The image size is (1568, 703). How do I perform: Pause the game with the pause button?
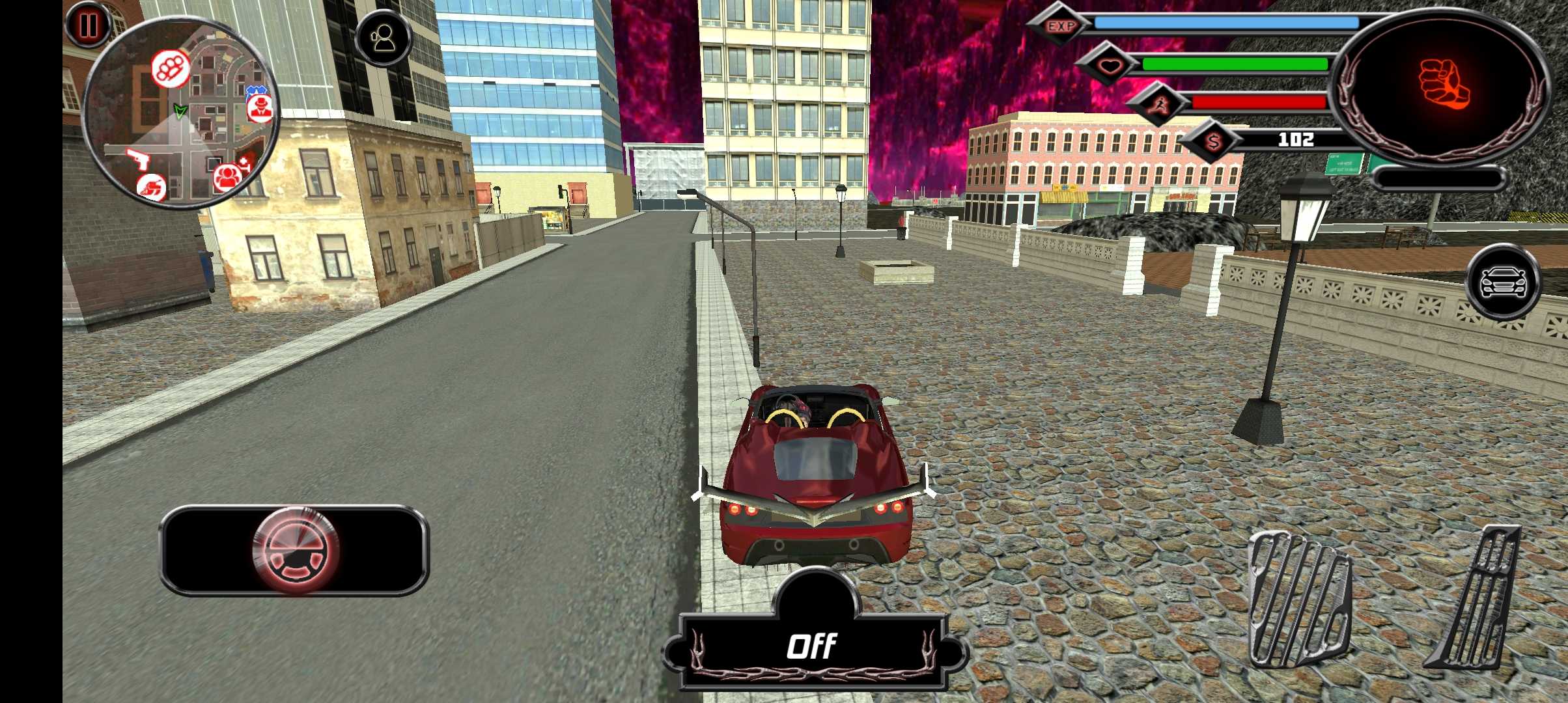88,25
